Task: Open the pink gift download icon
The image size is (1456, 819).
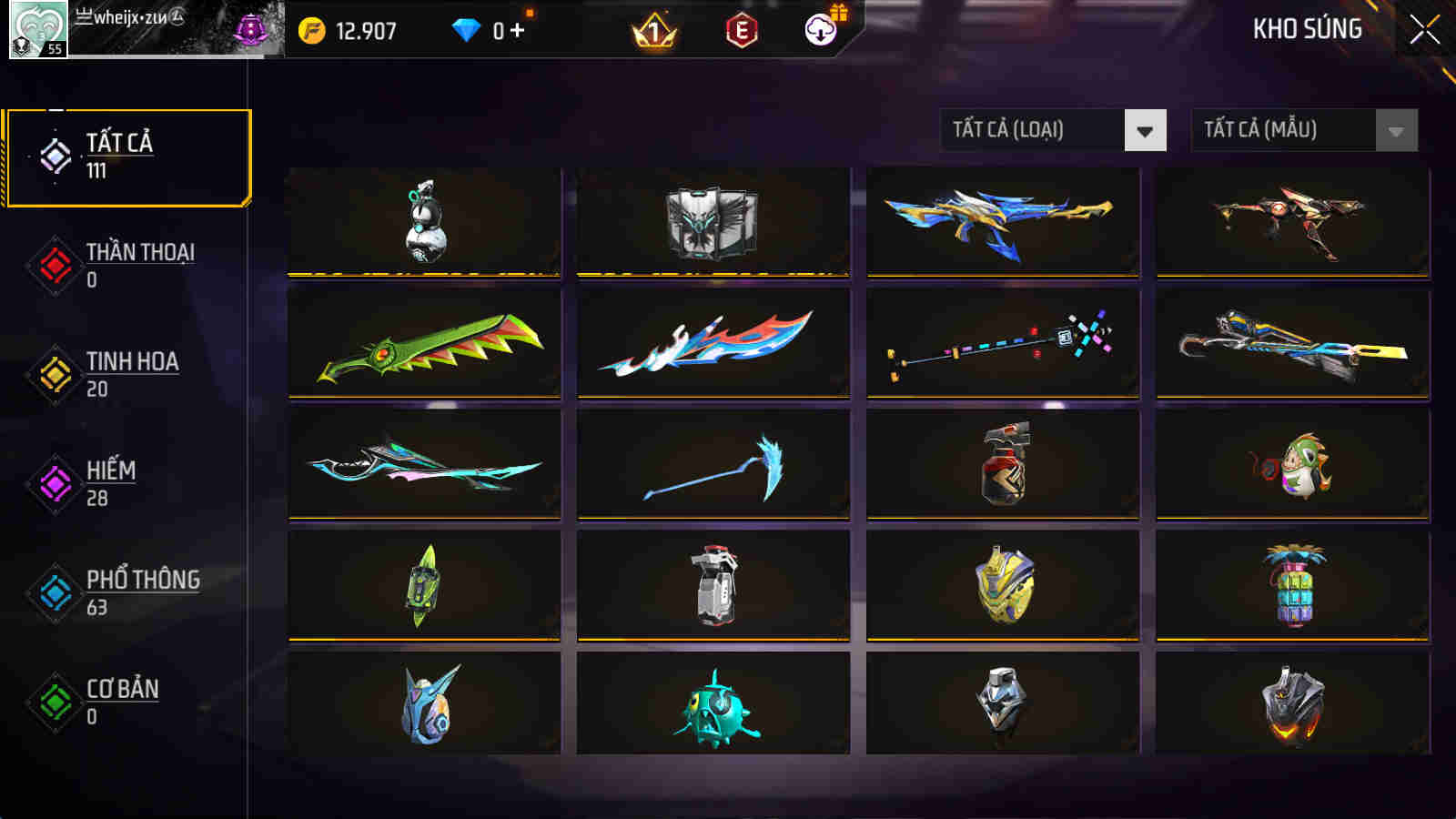Action: (x=820, y=29)
